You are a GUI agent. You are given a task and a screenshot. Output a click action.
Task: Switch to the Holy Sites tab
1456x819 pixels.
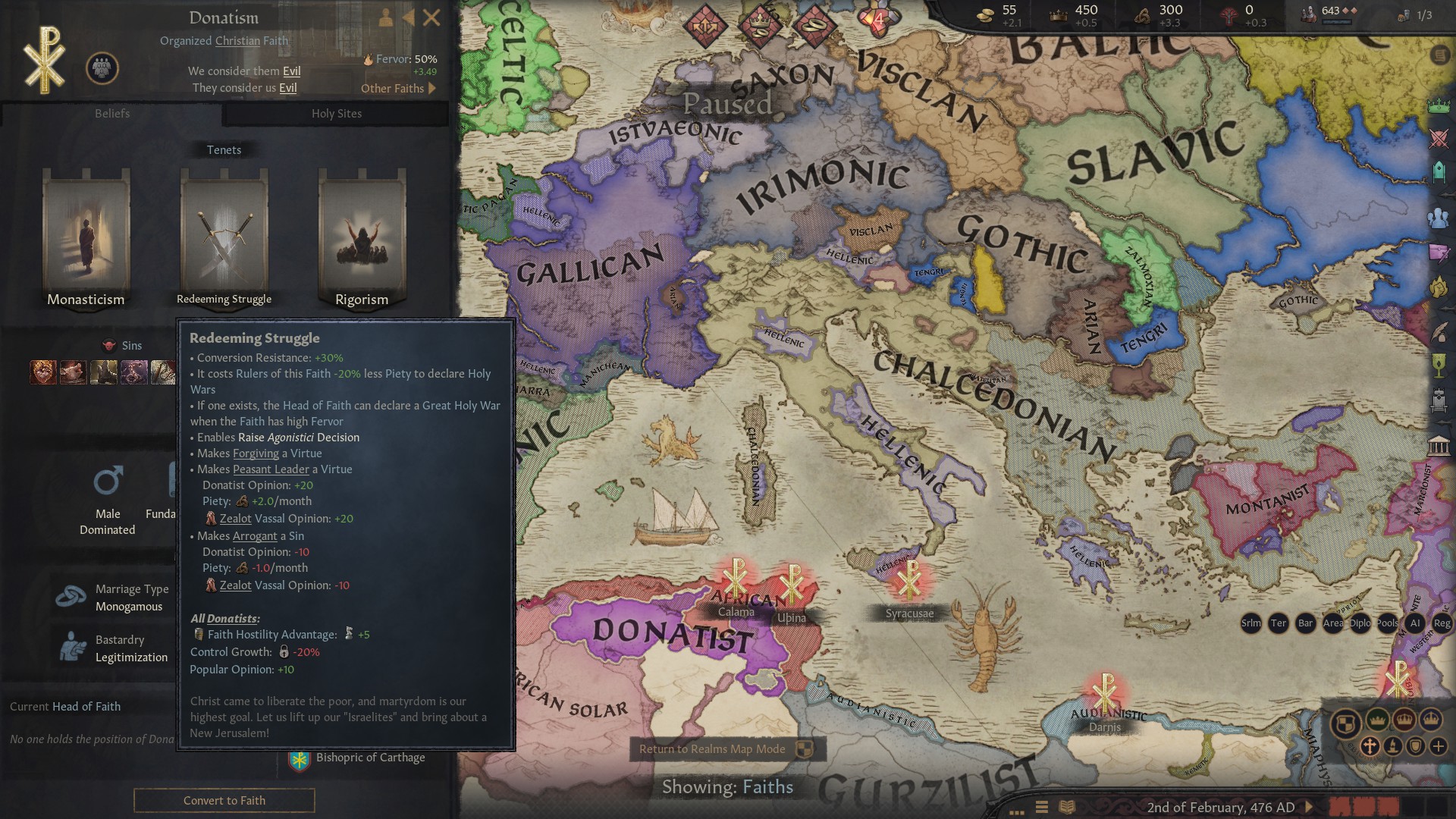(337, 114)
